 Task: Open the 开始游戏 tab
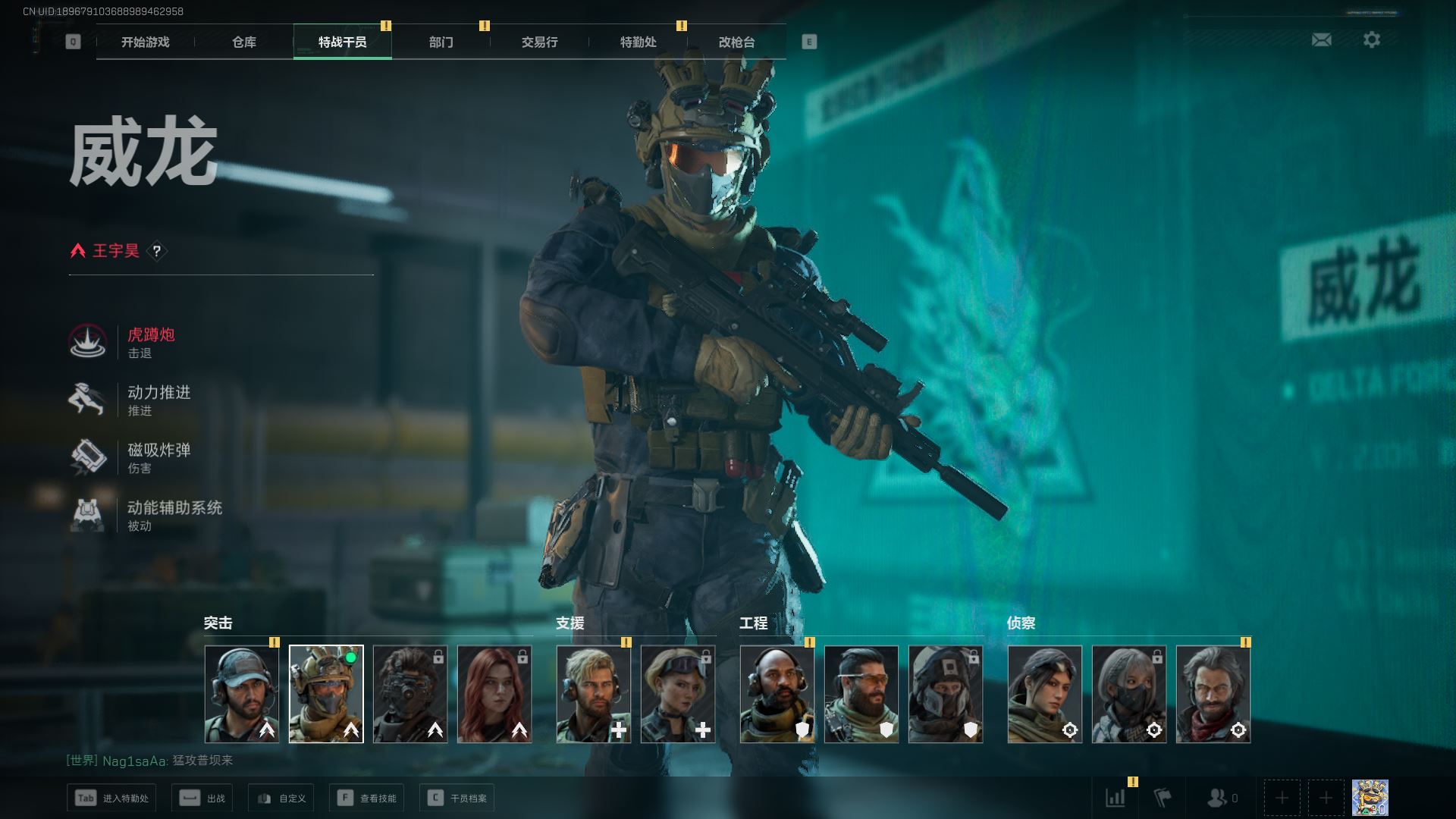point(145,42)
